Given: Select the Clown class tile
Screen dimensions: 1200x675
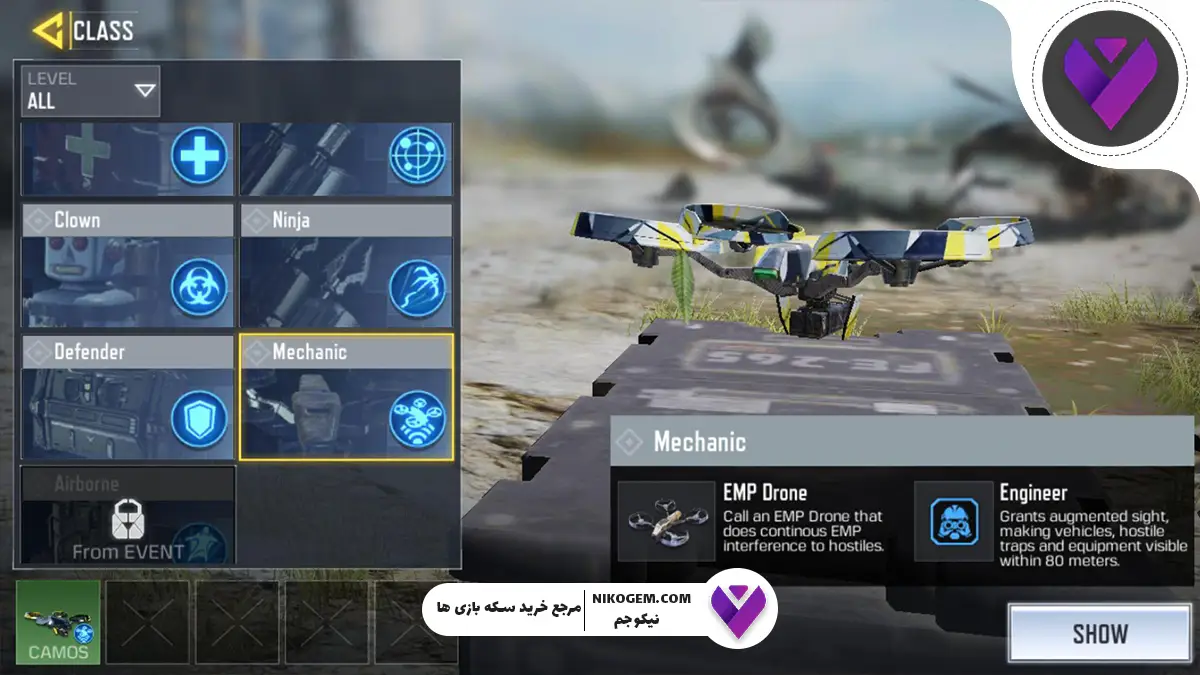Looking at the screenshot, I should click(x=128, y=265).
